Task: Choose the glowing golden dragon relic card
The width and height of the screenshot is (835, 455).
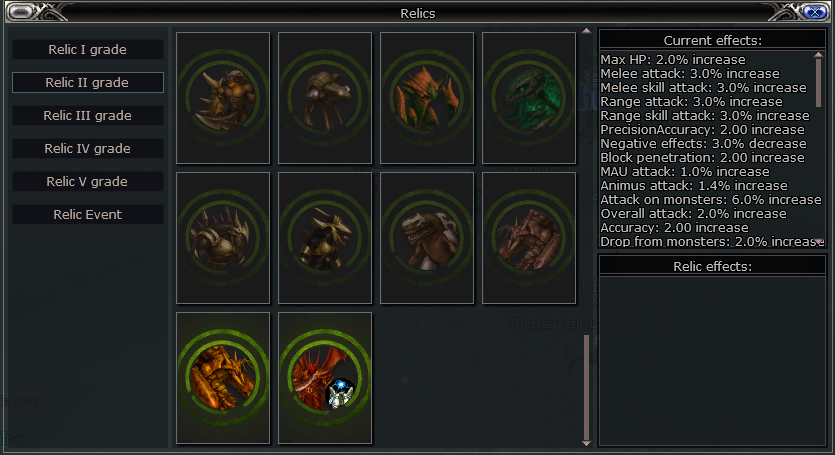Action: [223, 378]
